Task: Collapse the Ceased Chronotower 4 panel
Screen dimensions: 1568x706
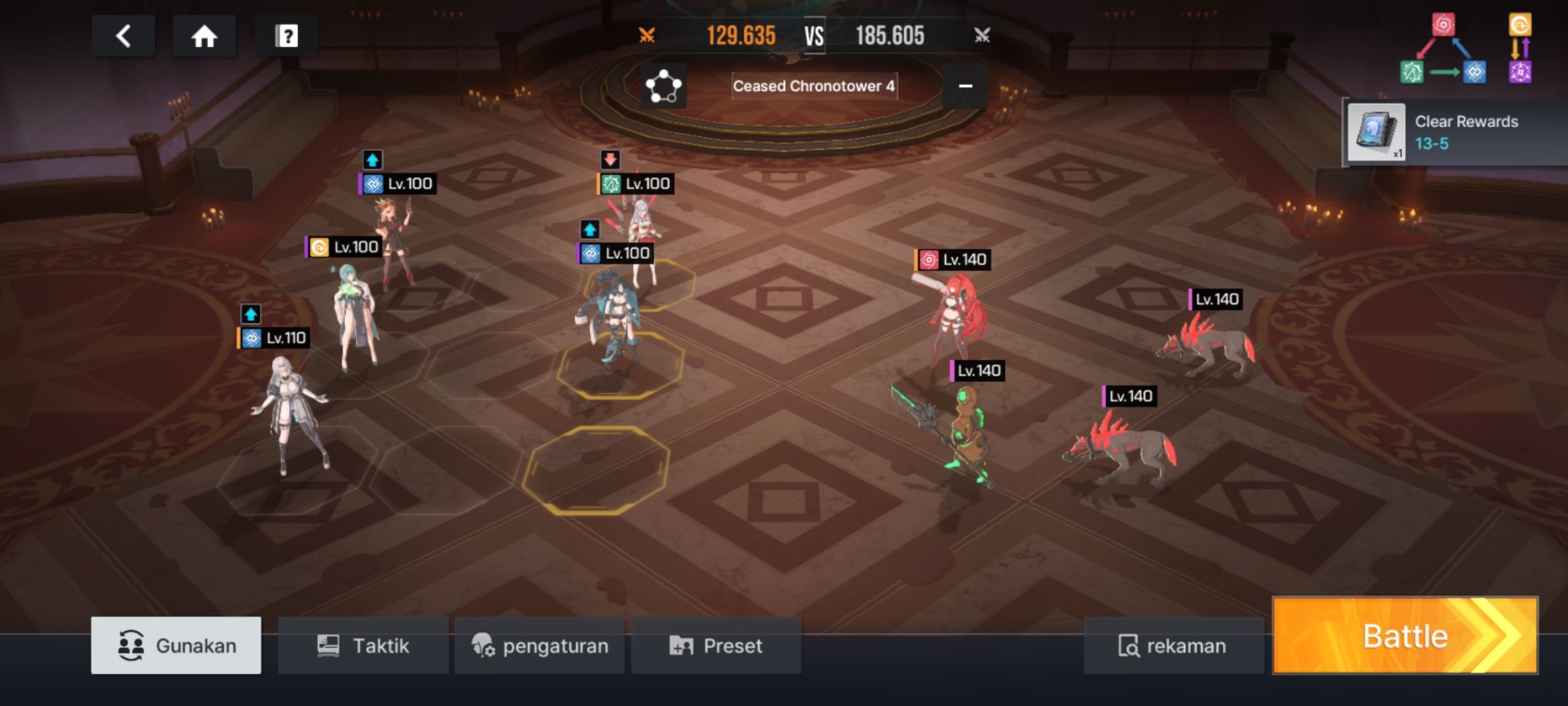Action: coord(965,86)
